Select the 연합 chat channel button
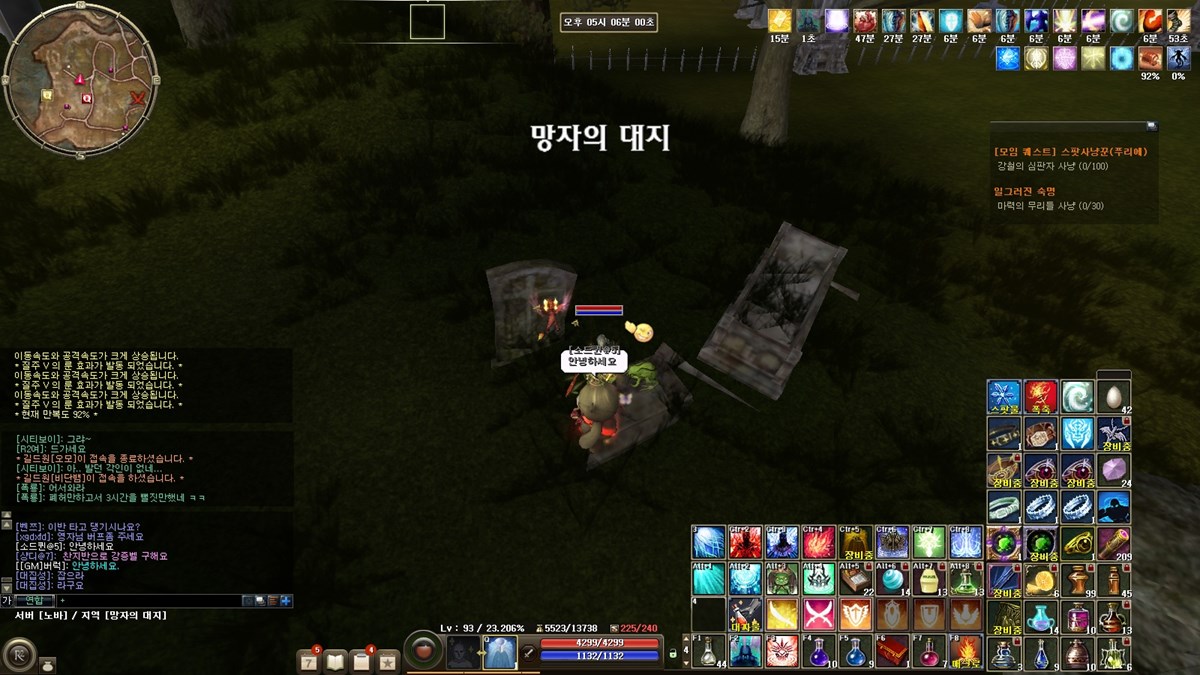Viewport: 1200px width, 675px height. [x=35, y=600]
